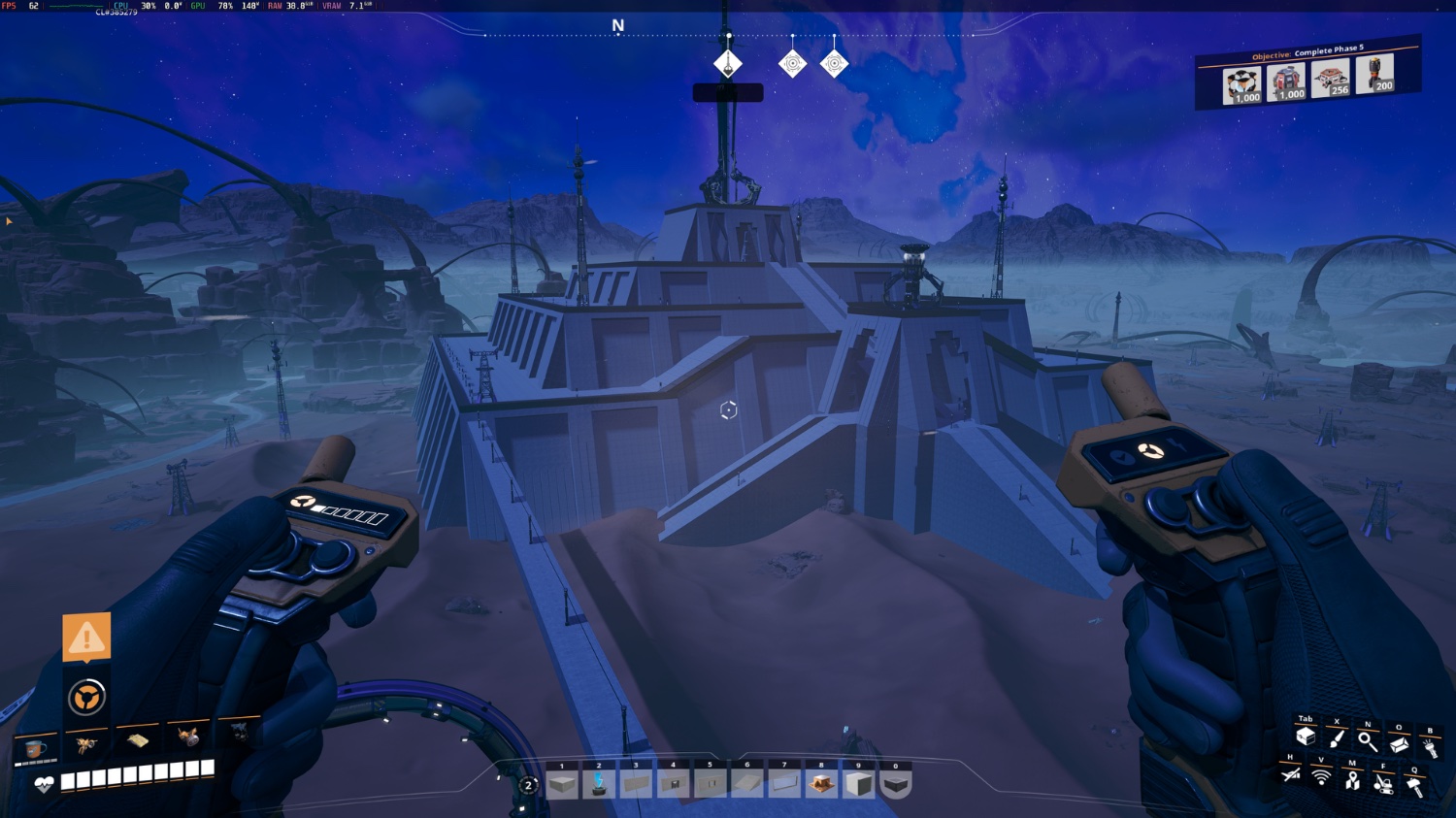Open the map marker icon
Screen dimensions: 1456x818
click(1352, 780)
